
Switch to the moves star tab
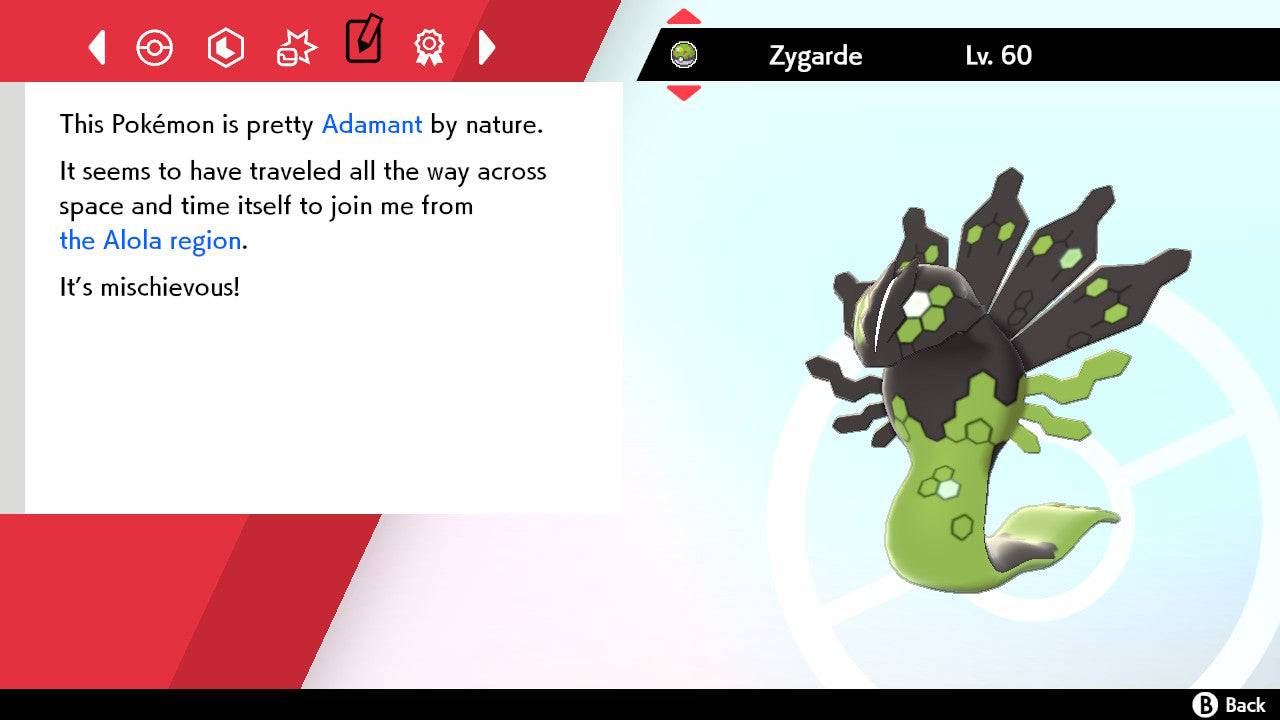pos(294,47)
